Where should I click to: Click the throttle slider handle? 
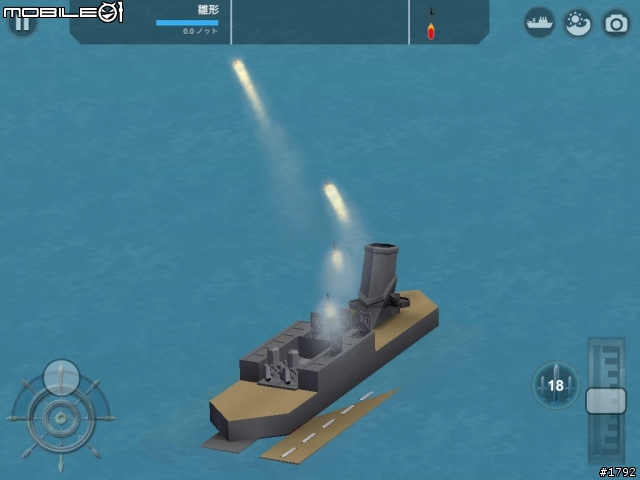605,400
